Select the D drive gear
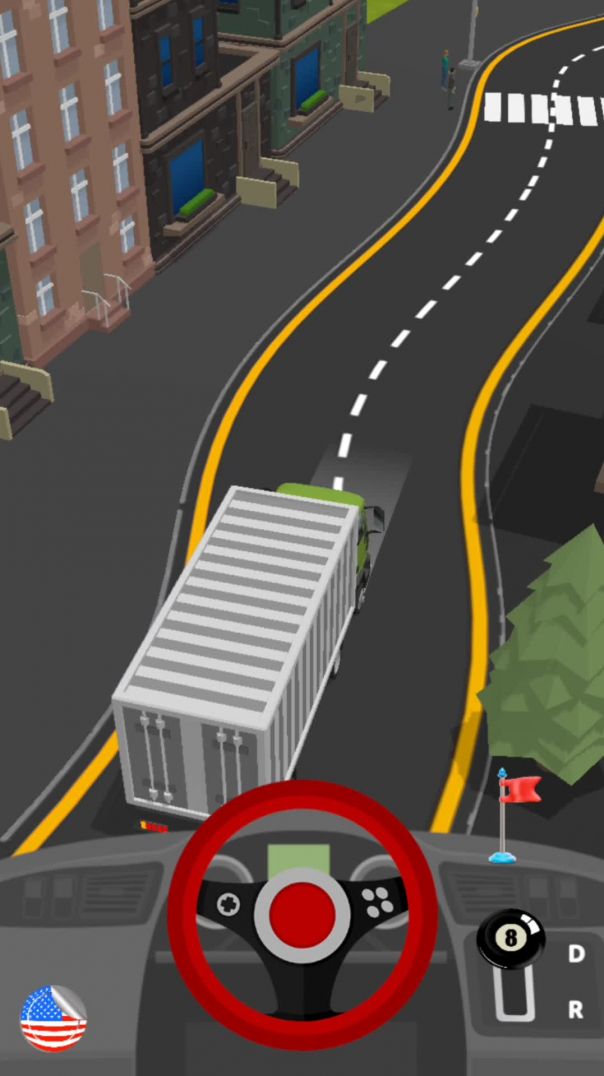The image size is (604, 1076). 576,954
